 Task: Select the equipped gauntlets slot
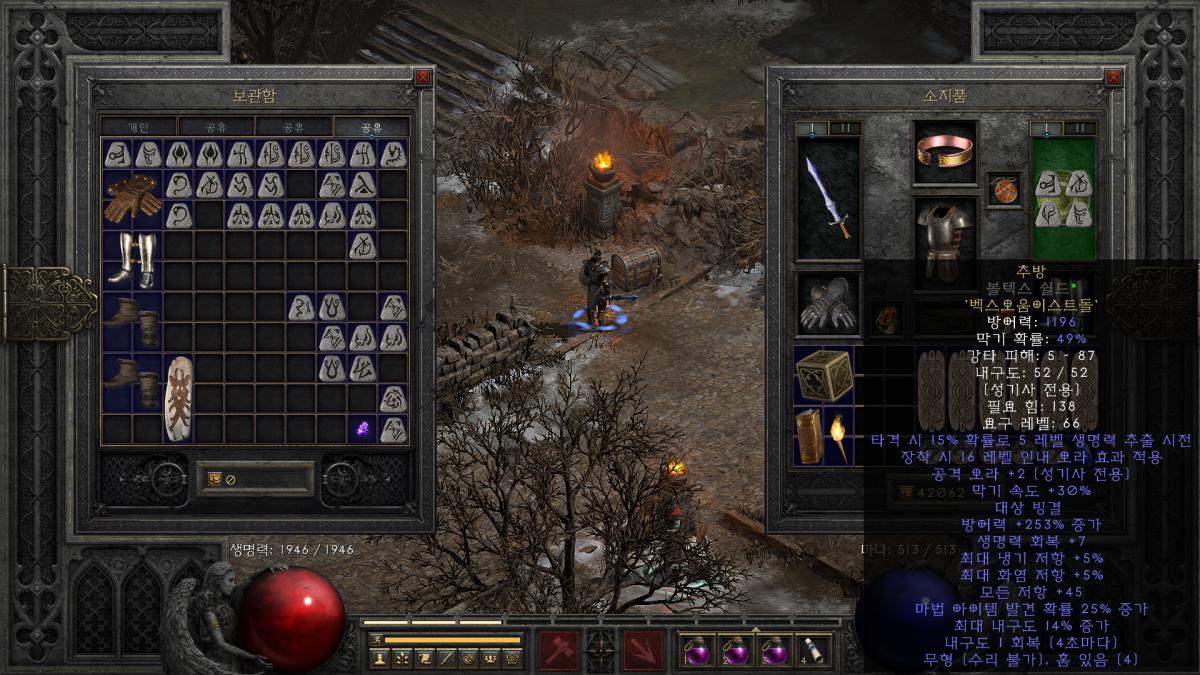tap(828, 304)
